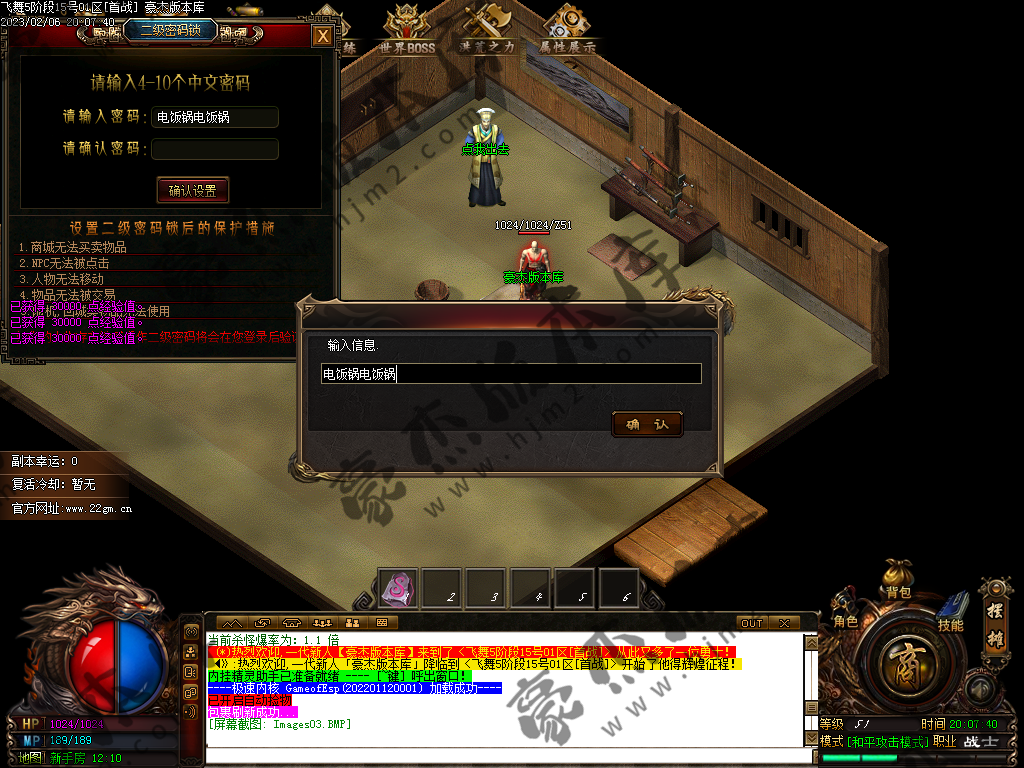The image size is (1024, 768).
Task: Confirm the input dialog with 确认
Action: 647,424
